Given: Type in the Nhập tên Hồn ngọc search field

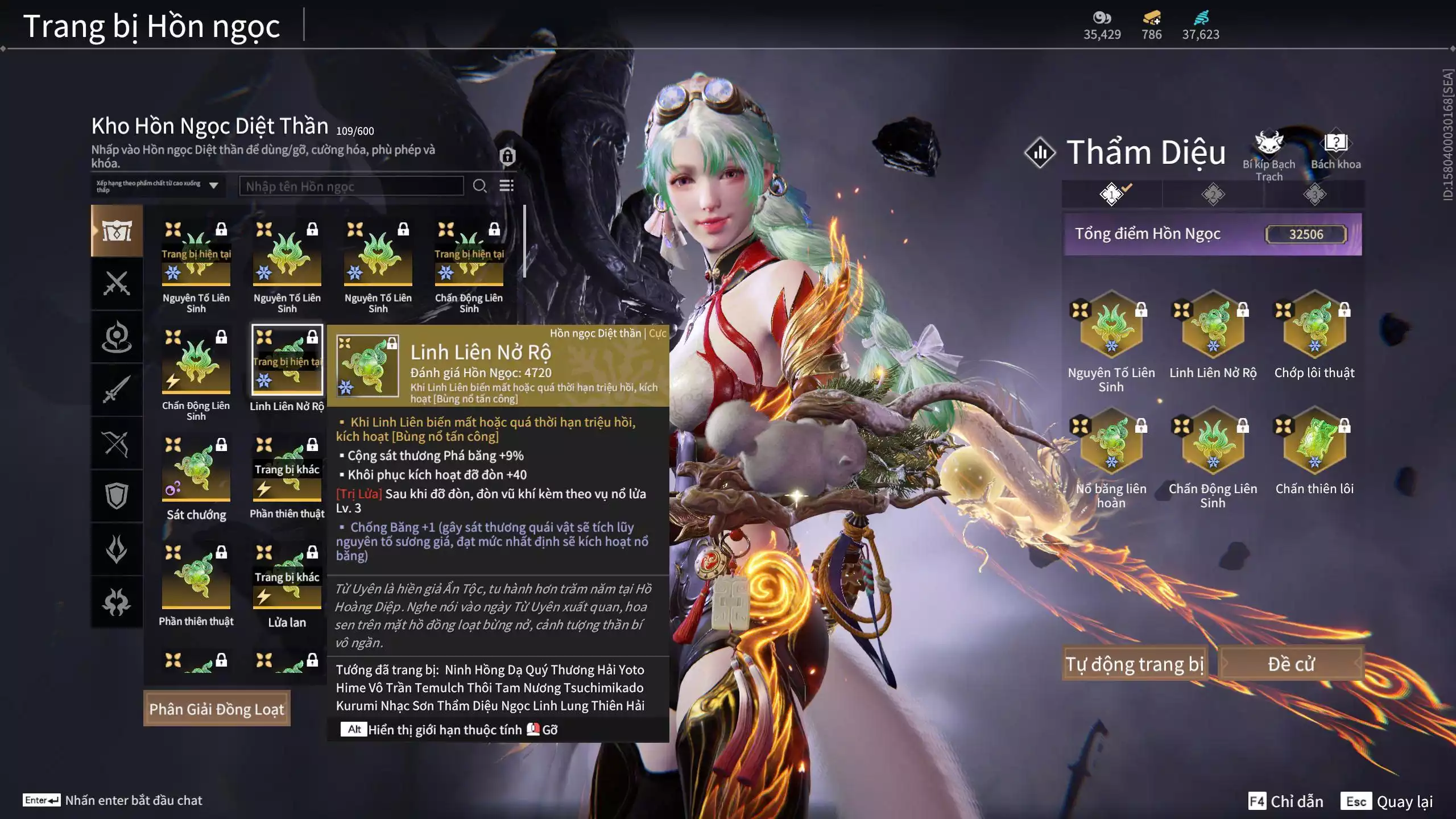Looking at the screenshot, I should [x=351, y=186].
